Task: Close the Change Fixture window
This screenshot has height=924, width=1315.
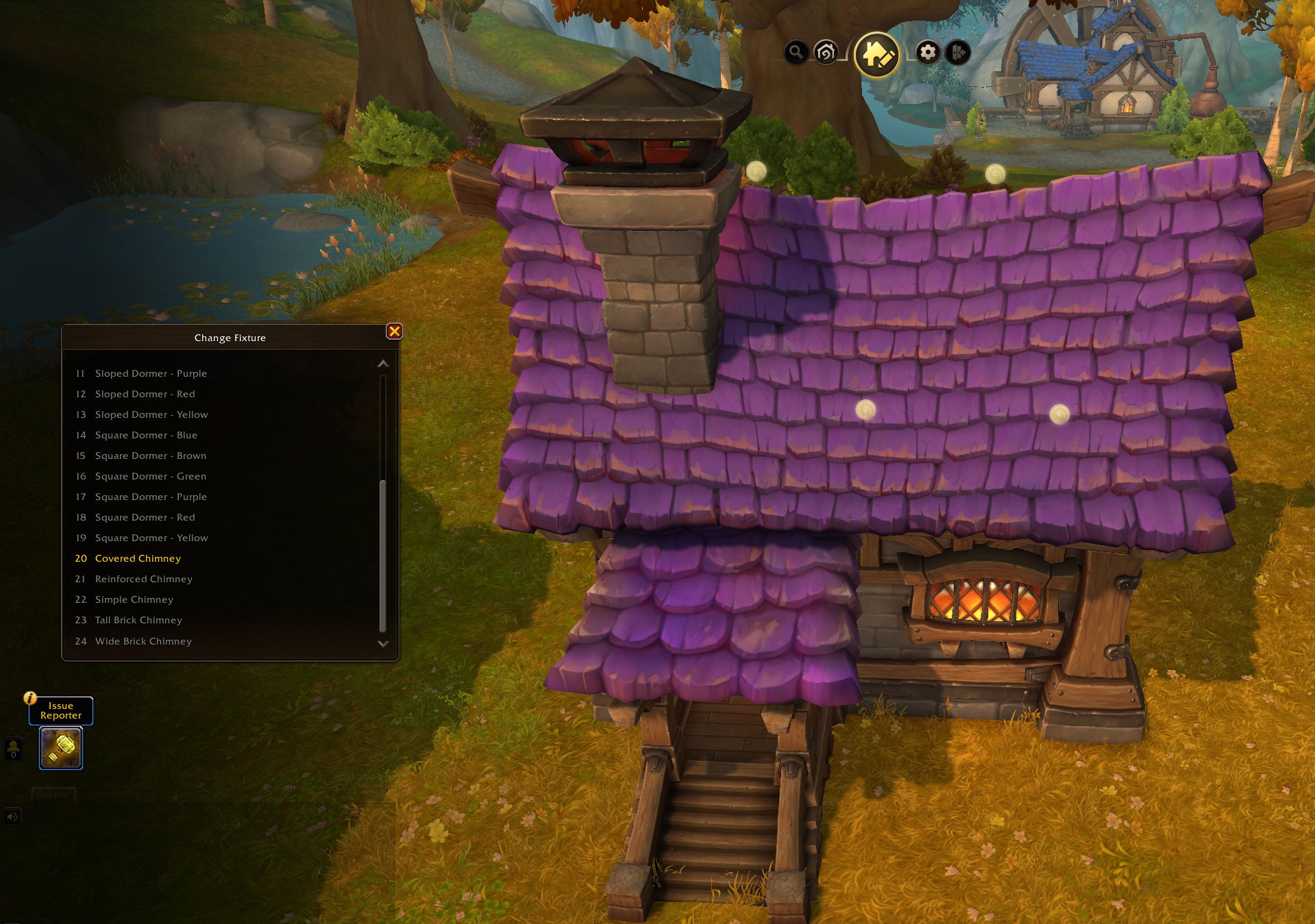Action: click(394, 332)
